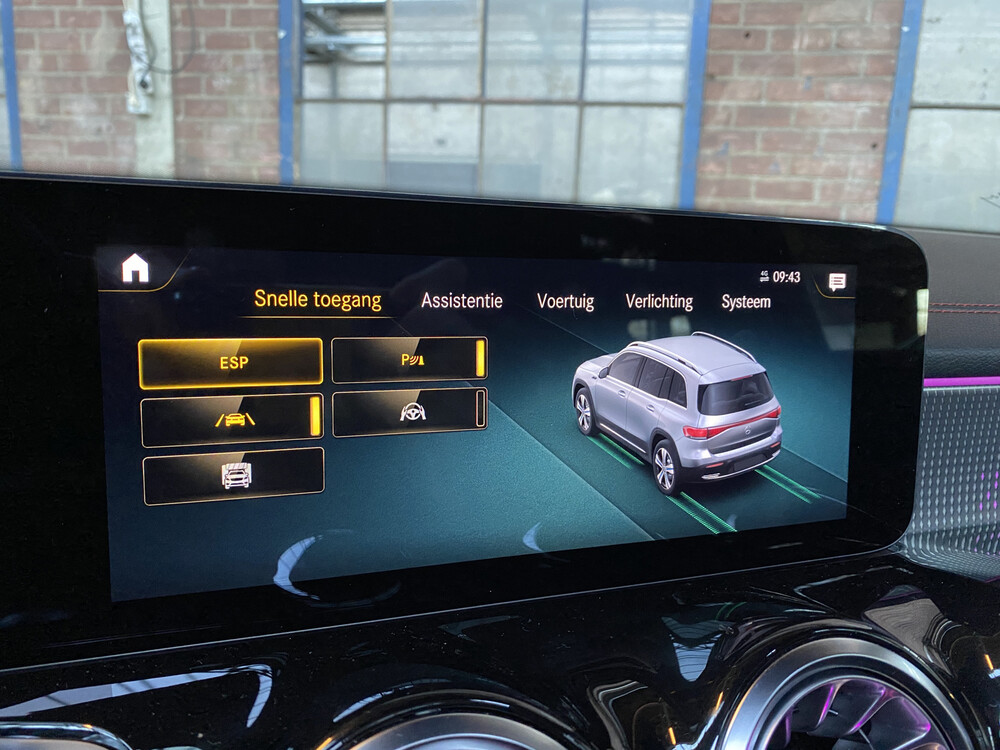Select the Voertuig tab
The height and width of the screenshot is (750, 1000).
coord(565,301)
